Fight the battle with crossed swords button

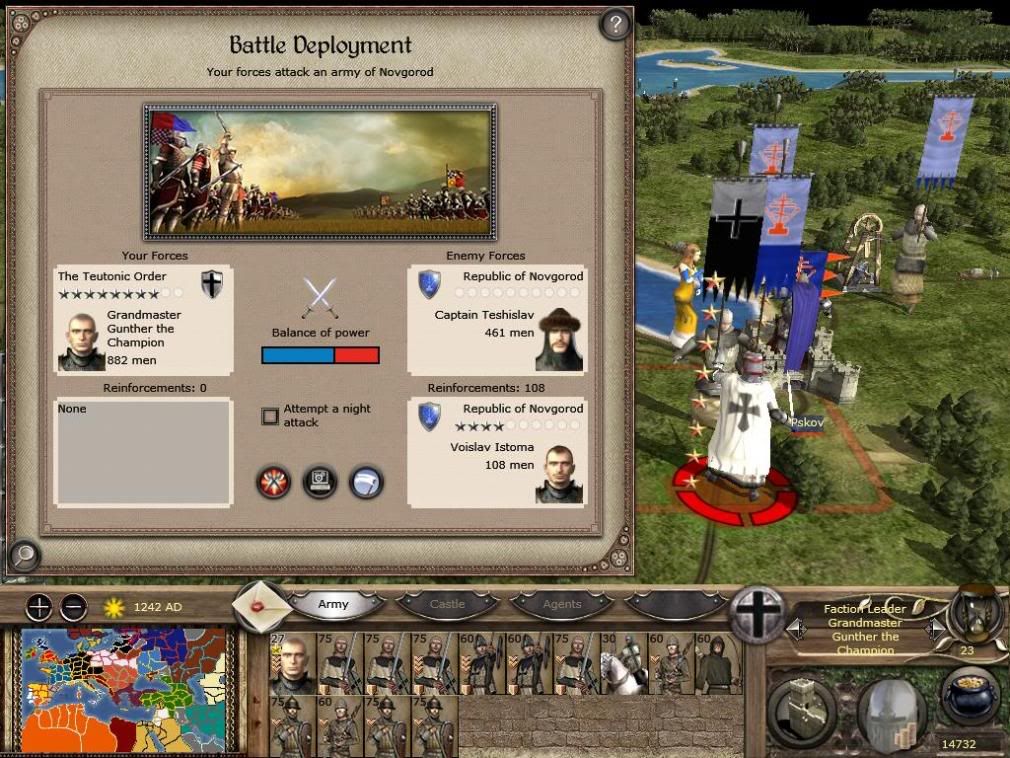273,482
